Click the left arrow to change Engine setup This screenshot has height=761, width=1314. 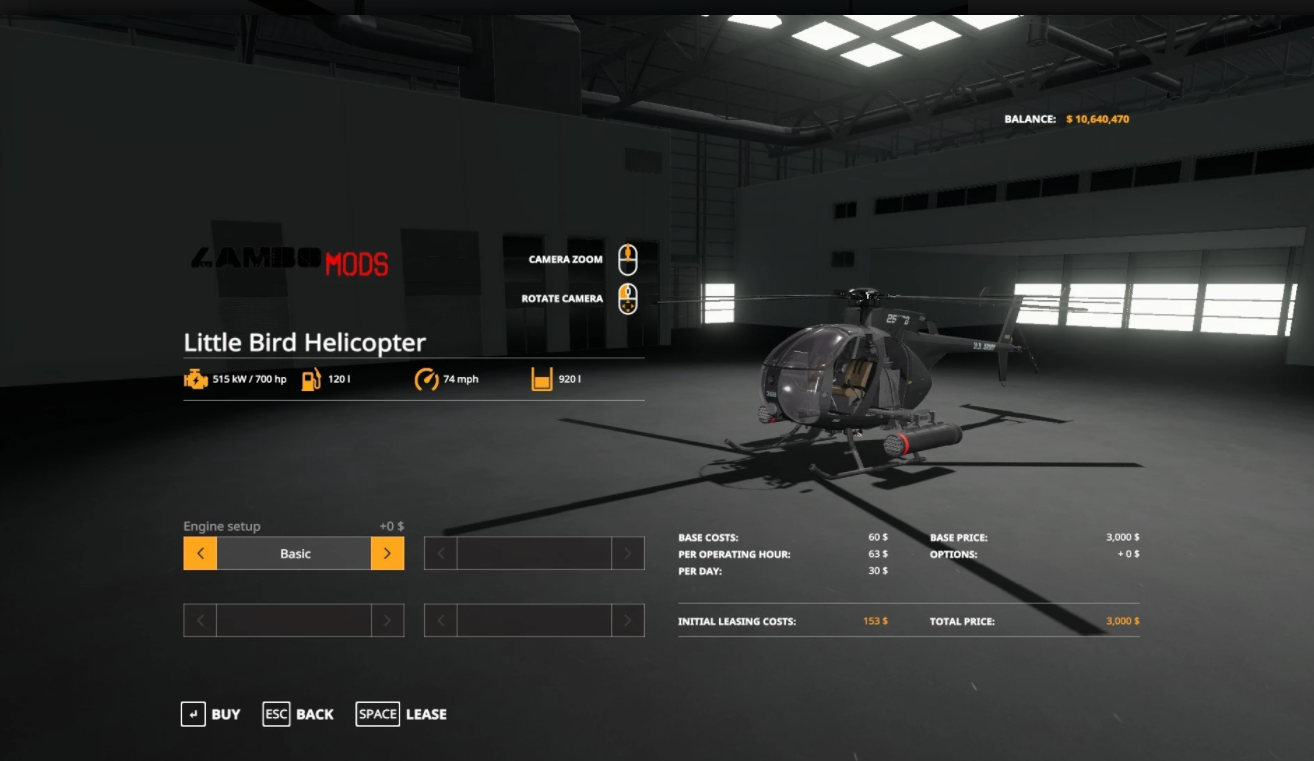click(x=199, y=552)
